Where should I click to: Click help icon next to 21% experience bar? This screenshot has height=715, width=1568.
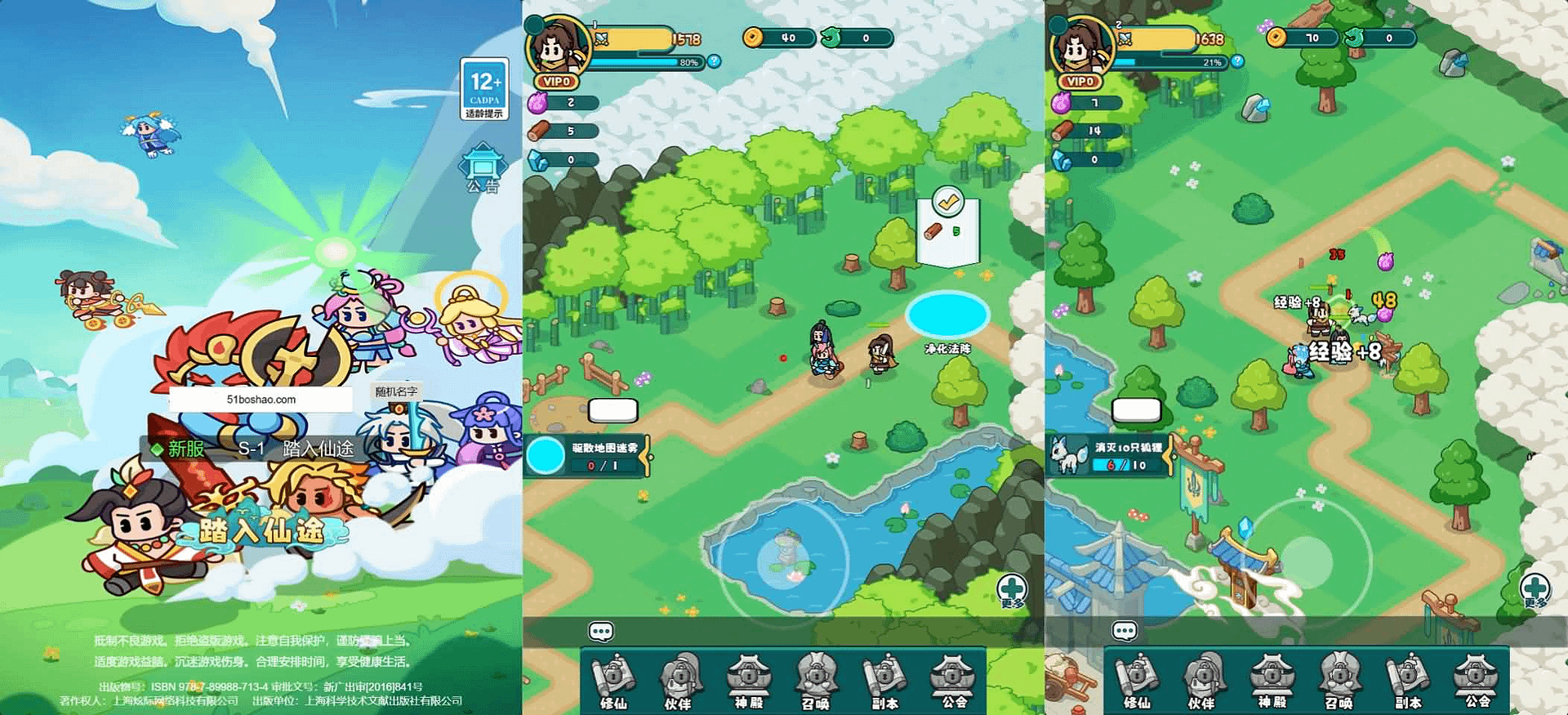click(1238, 61)
